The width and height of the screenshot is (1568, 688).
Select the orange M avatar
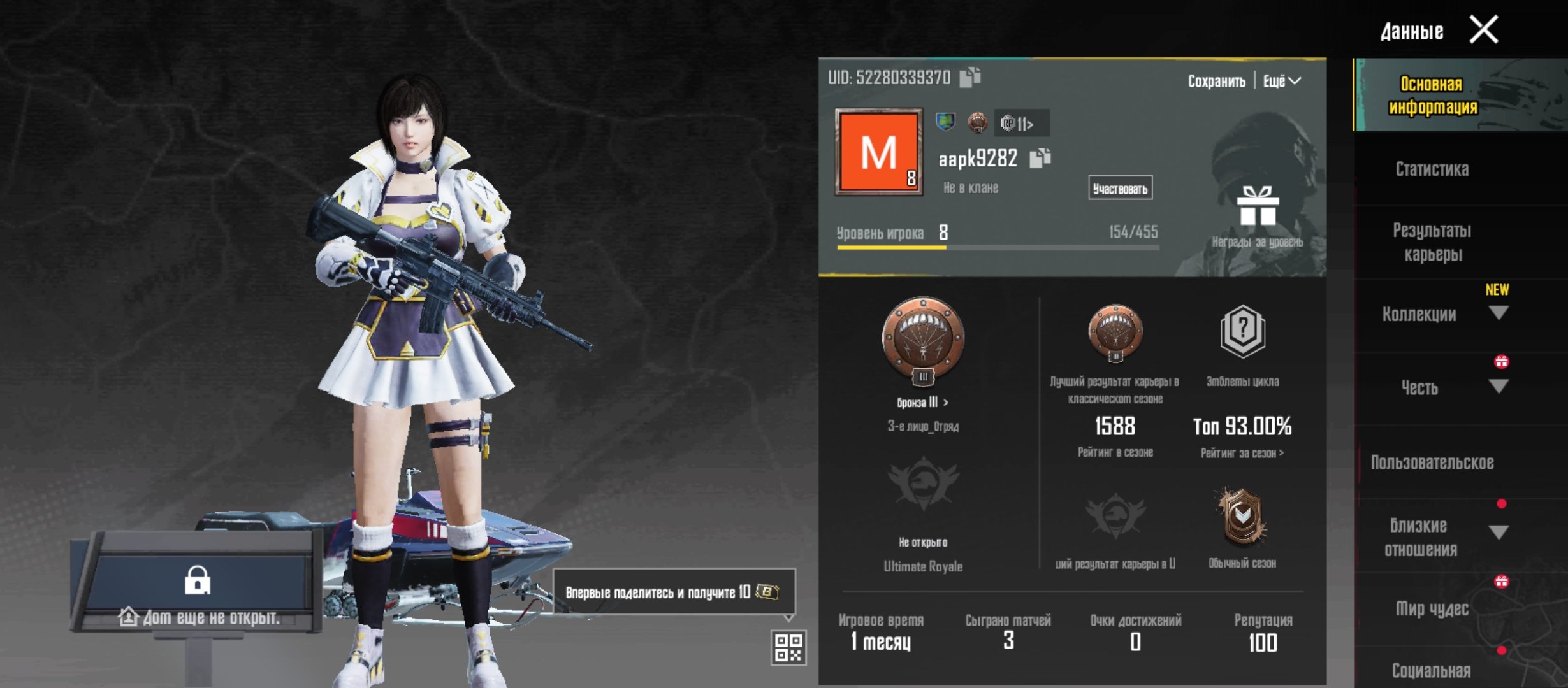(879, 152)
